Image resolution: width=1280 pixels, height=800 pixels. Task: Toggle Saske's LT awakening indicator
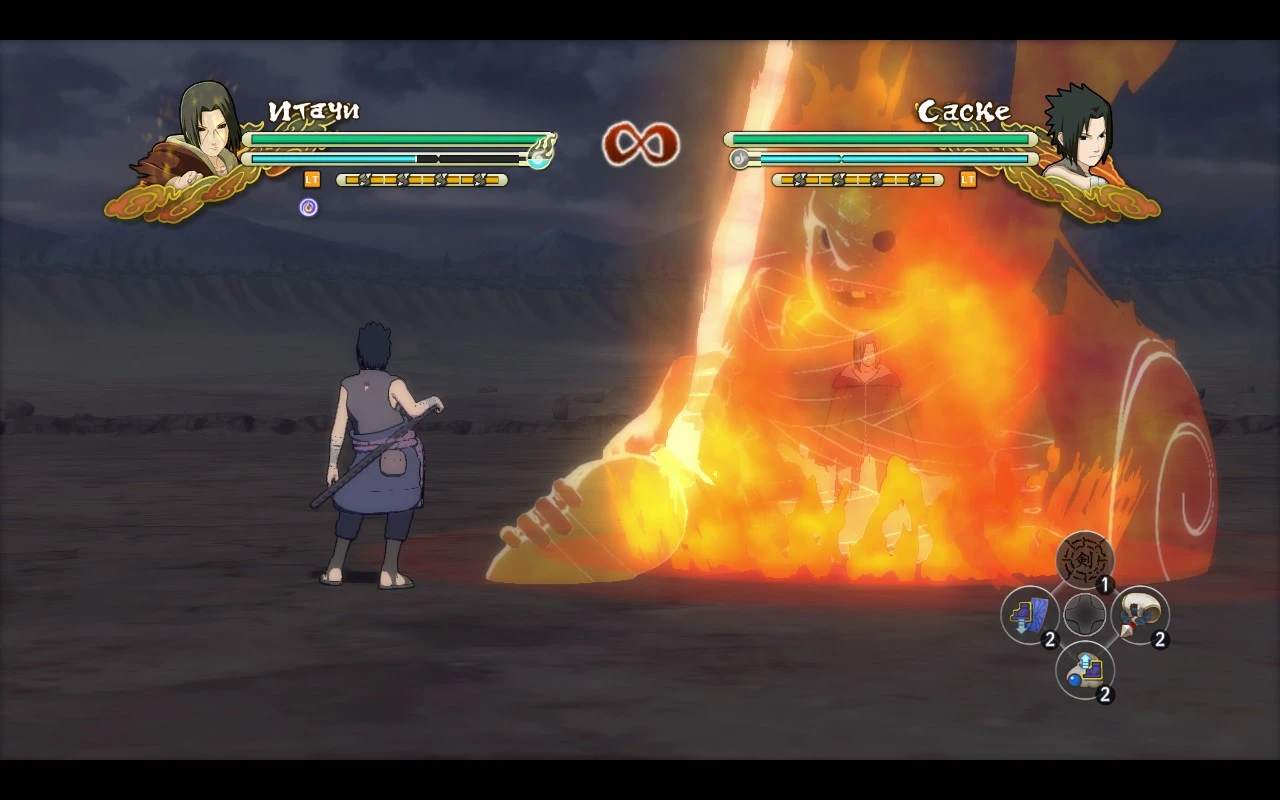click(x=967, y=182)
